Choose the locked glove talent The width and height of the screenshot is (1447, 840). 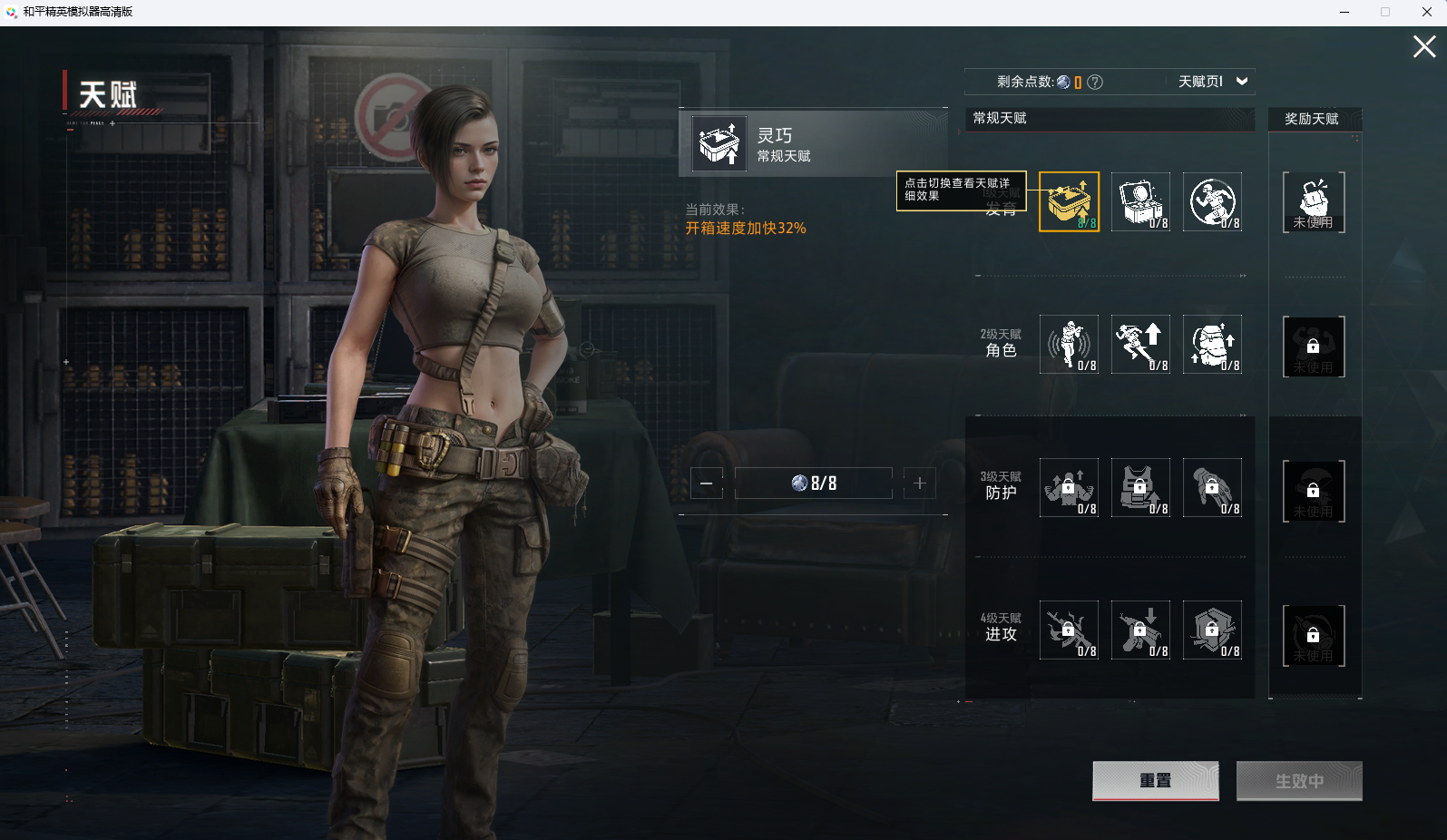click(1212, 488)
